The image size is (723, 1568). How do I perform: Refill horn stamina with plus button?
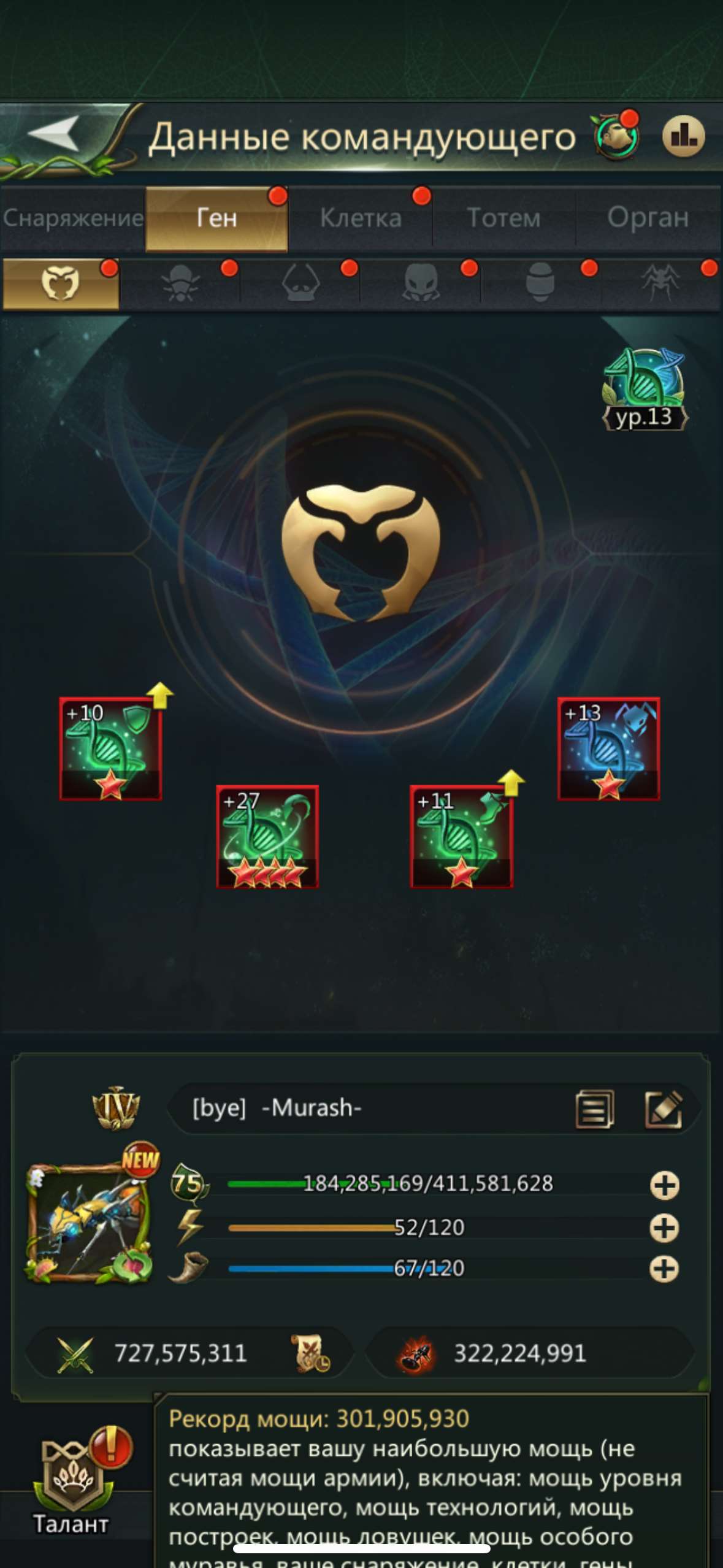[x=664, y=1269]
